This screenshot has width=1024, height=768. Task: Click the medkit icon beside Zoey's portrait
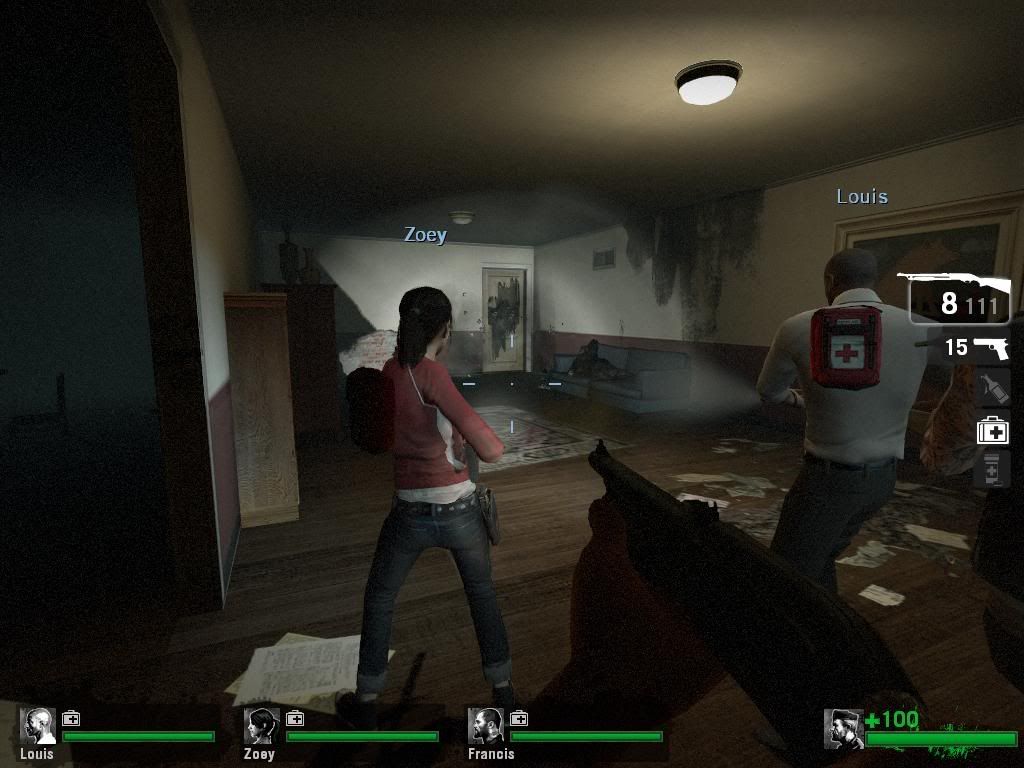pos(295,718)
